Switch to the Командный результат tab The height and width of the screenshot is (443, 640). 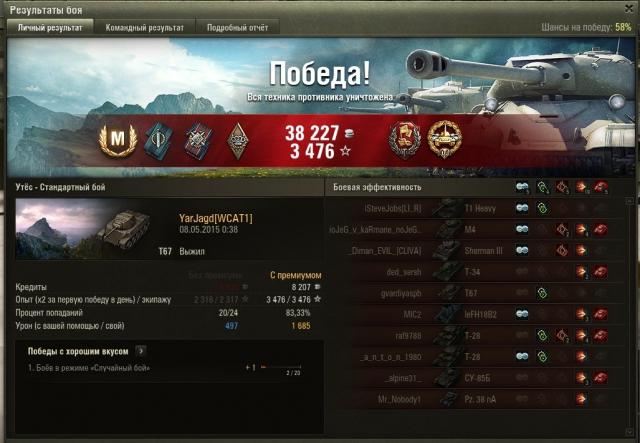(145, 28)
